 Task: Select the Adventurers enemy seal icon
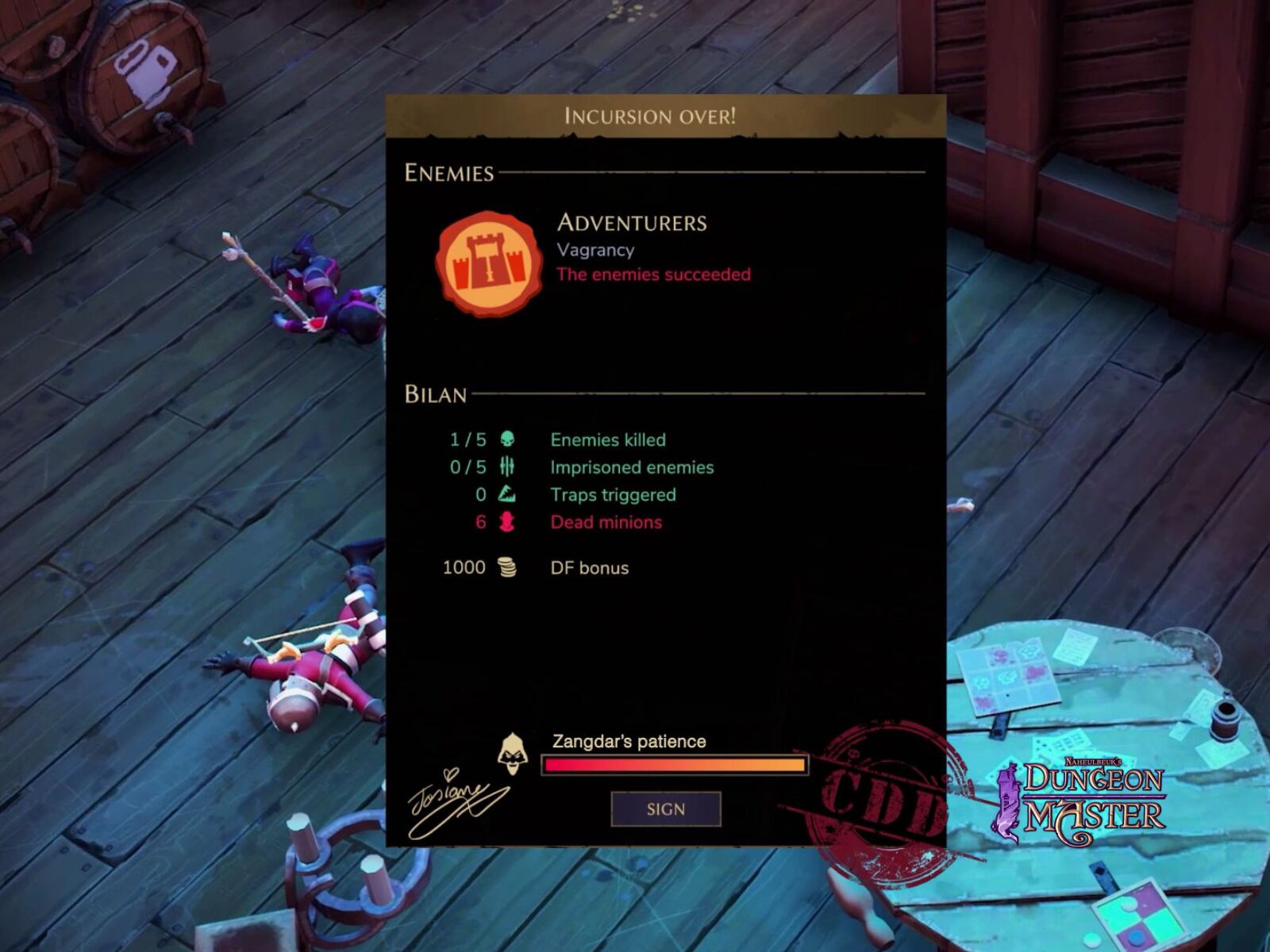pos(488,264)
